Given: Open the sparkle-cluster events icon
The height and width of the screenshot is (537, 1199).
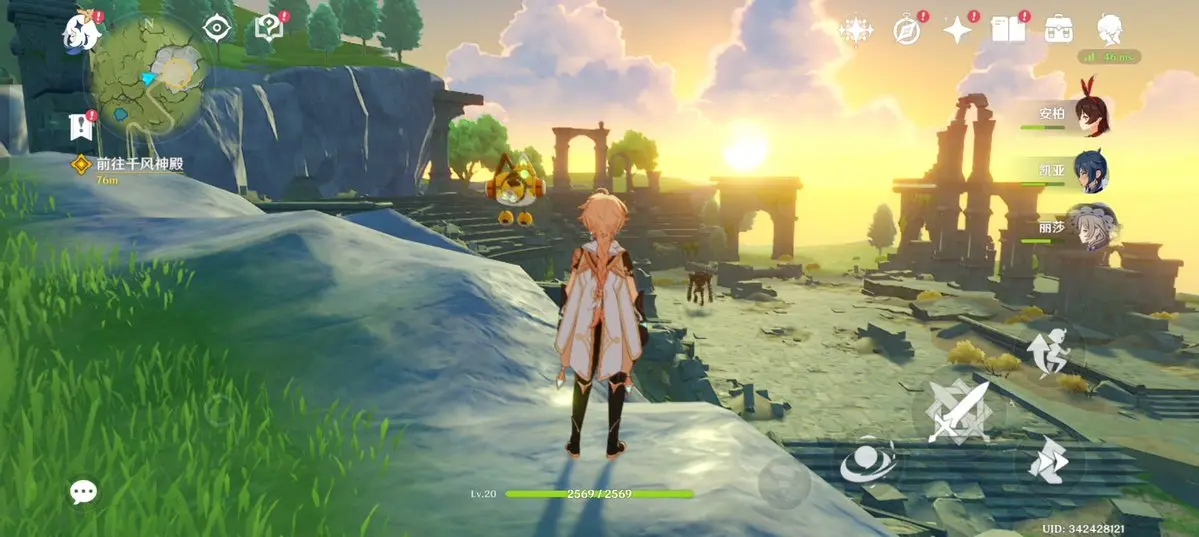Looking at the screenshot, I should pos(856,30).
